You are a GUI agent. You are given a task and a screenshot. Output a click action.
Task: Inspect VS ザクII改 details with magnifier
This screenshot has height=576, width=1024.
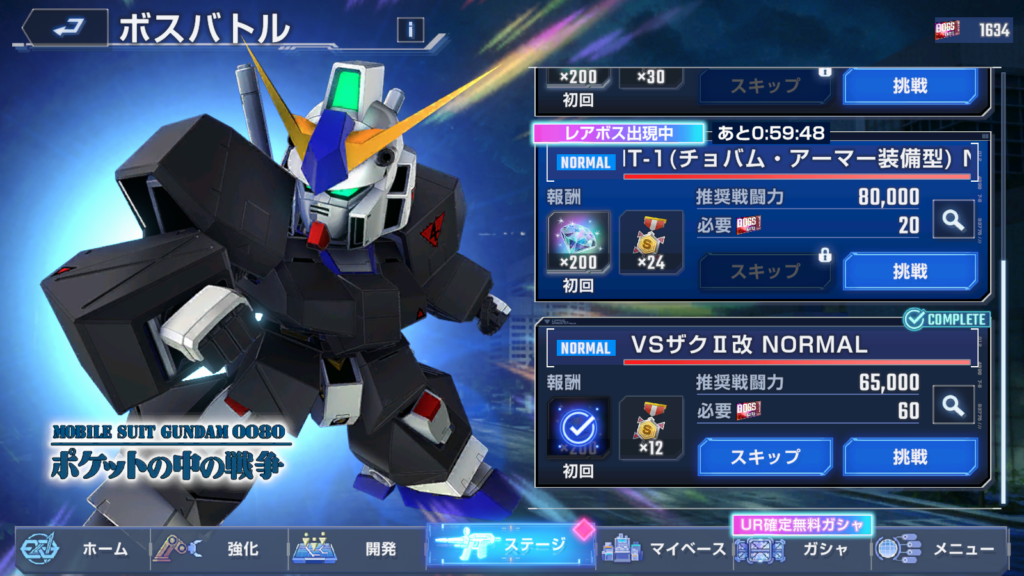(953, 405)
